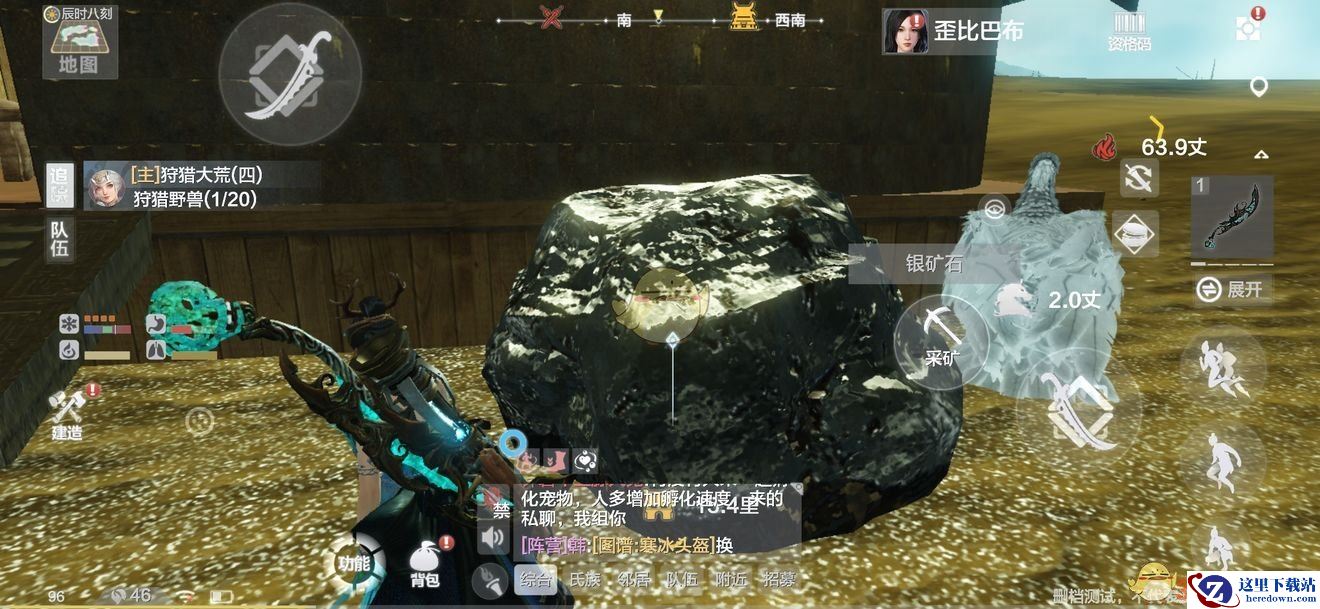The image size is (1320, 609).
Task: Open player profile 歪比巴布 portrait
Action: pos(904,31)
